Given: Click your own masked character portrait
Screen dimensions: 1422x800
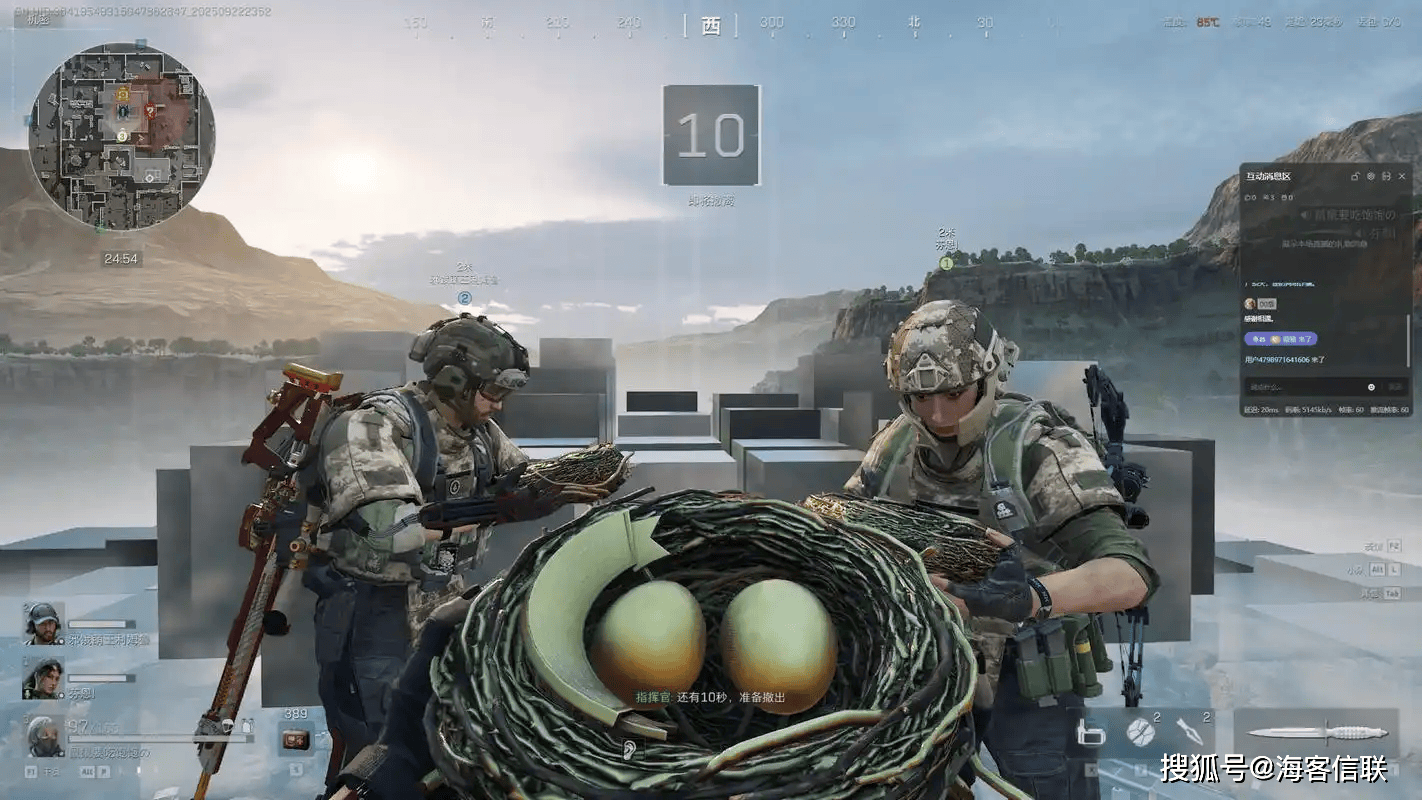Looking at the screenshot, I should pos(44,736).
